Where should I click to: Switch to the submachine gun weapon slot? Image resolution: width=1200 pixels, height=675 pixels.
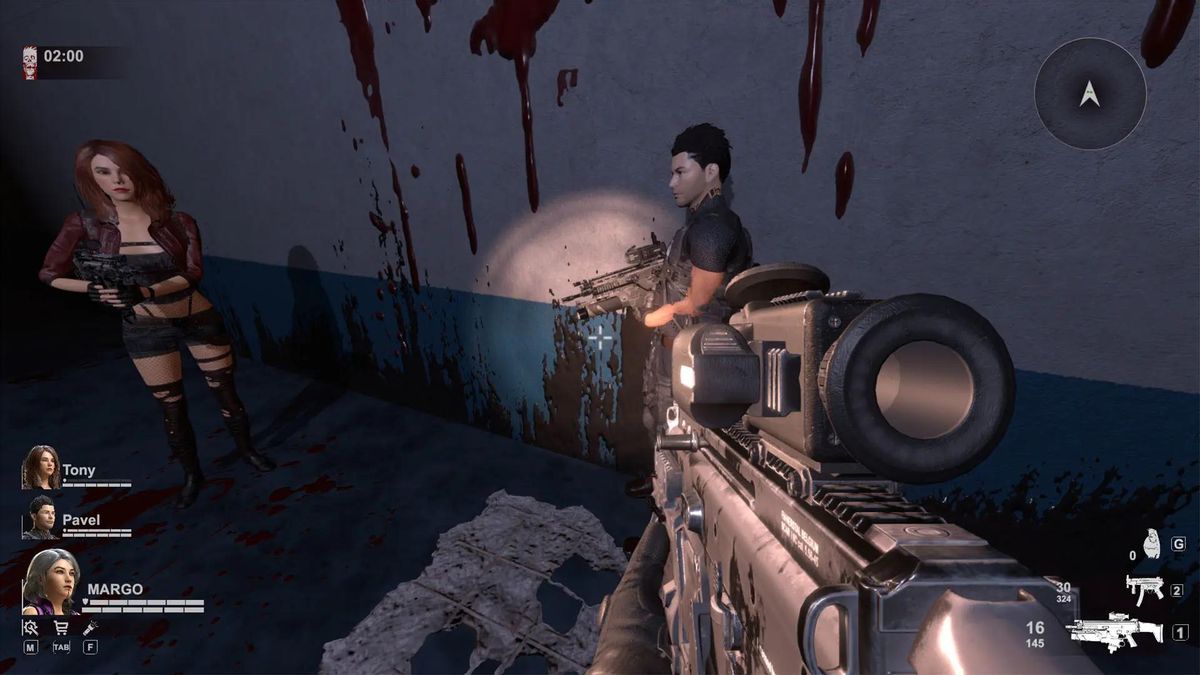[1144, 589]
